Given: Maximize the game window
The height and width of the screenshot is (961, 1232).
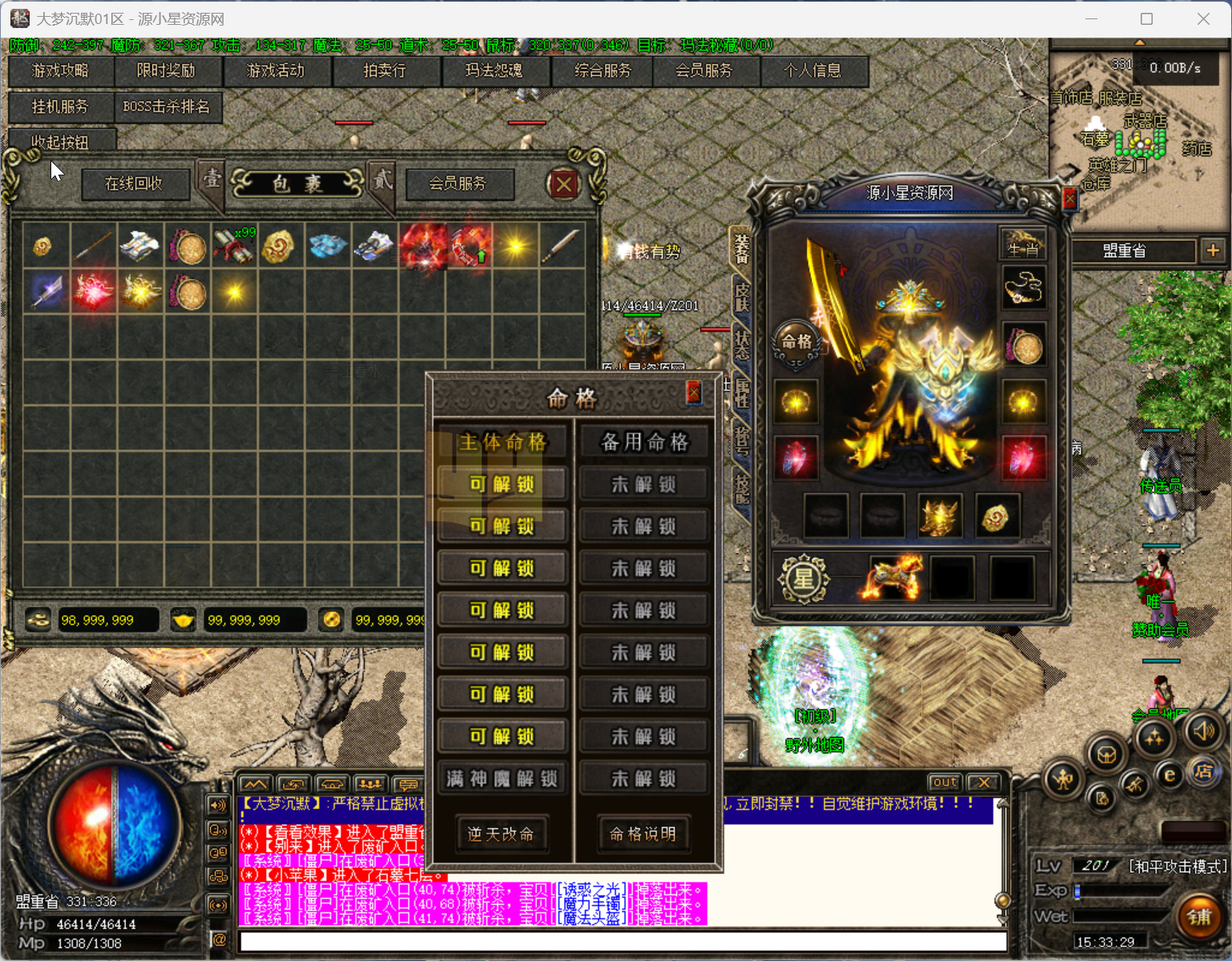Looking at the screenshot, I should pos(1146,19).
